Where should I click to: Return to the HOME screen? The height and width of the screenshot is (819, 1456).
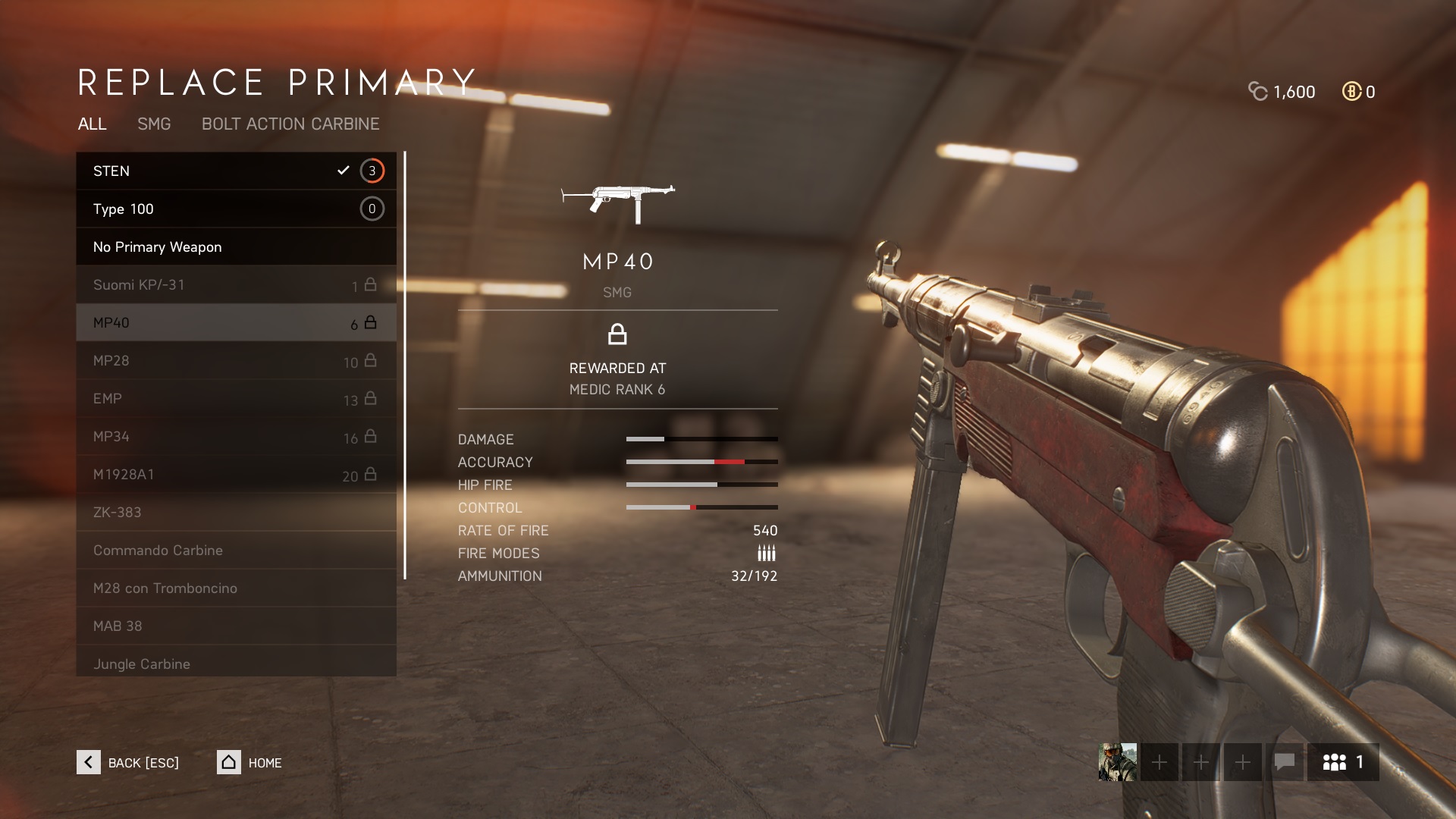click(249, 762)
